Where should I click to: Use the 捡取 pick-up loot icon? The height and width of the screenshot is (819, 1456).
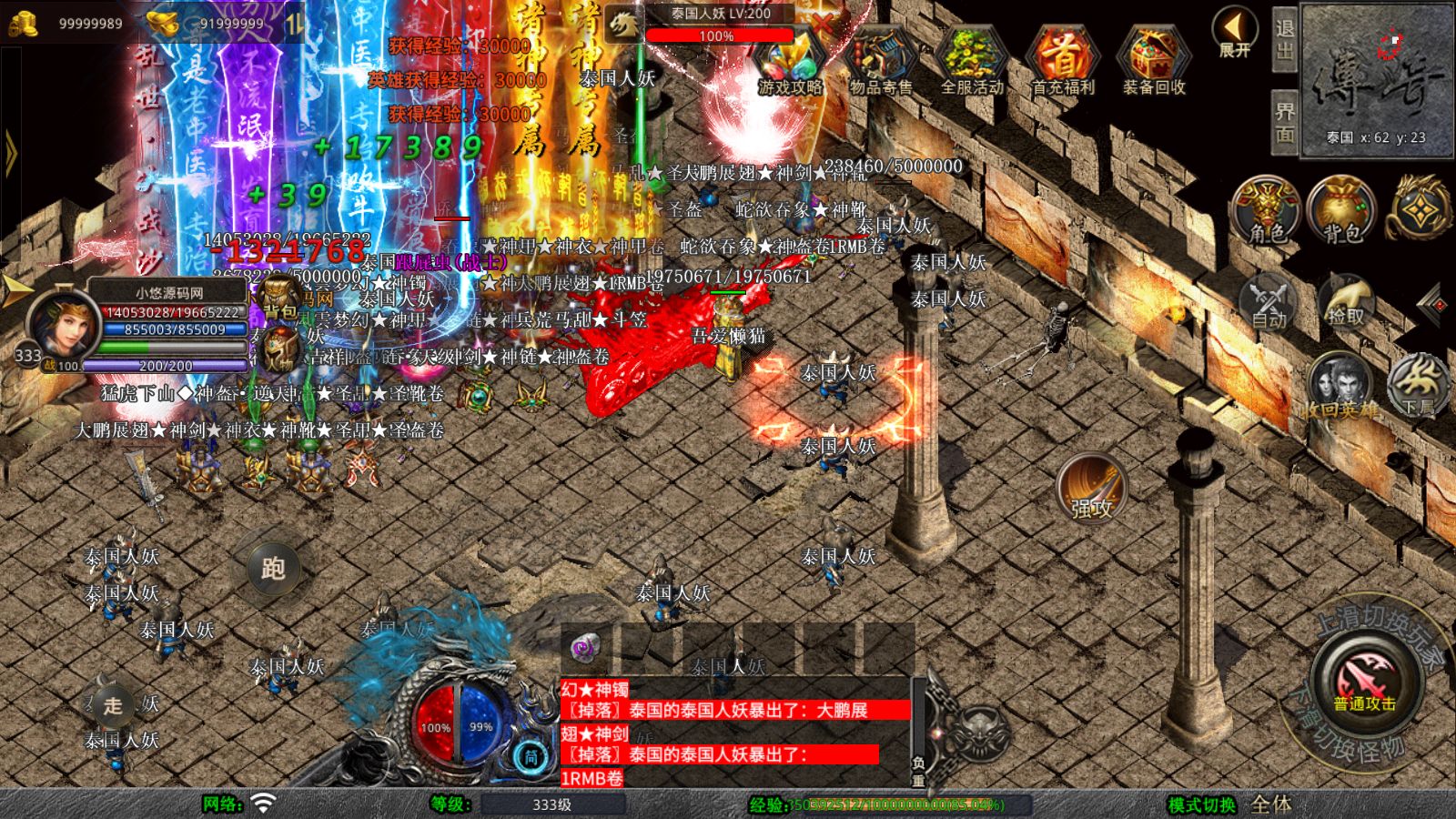point(1349,300)
